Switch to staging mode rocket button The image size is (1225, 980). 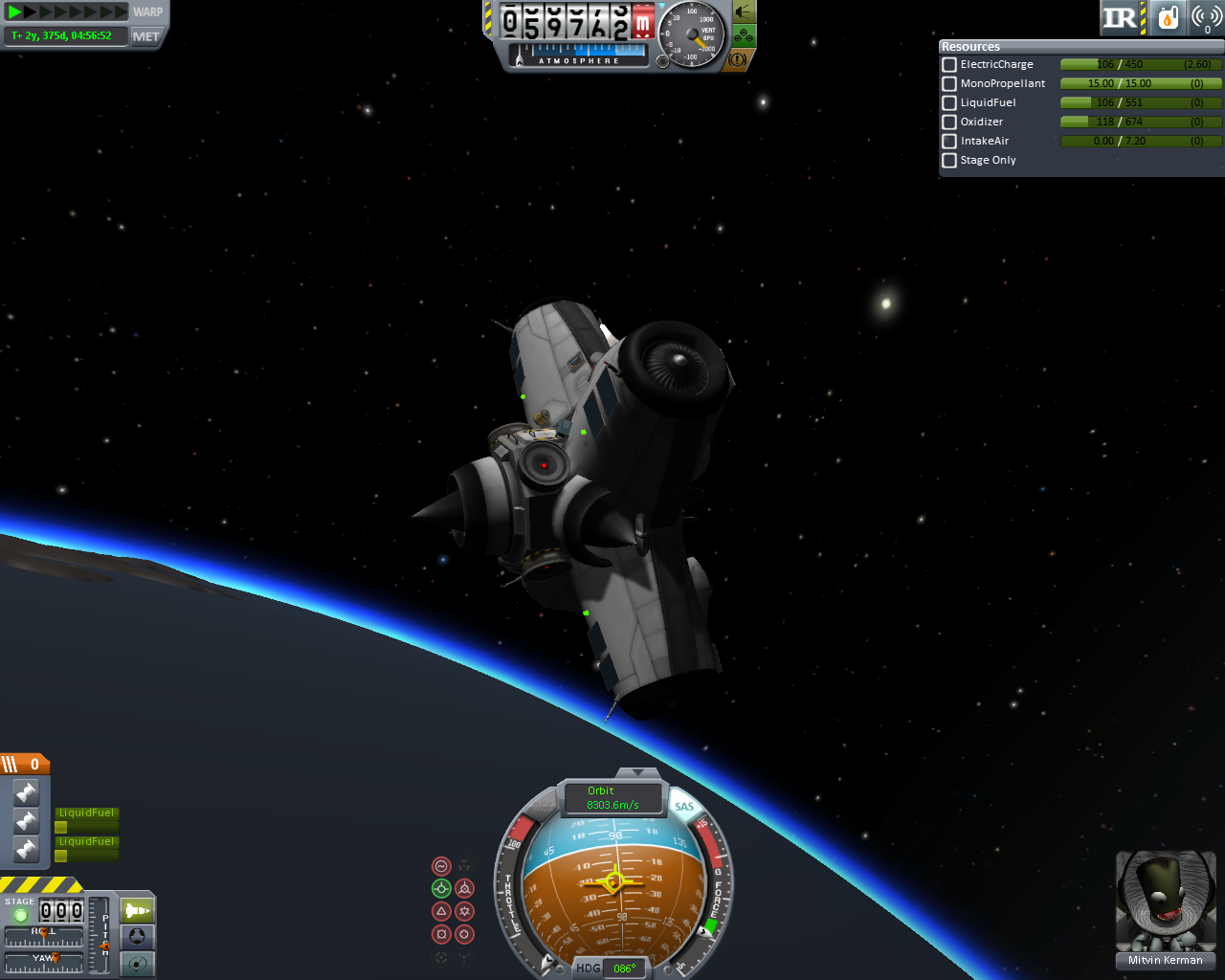tap(138, 910)
